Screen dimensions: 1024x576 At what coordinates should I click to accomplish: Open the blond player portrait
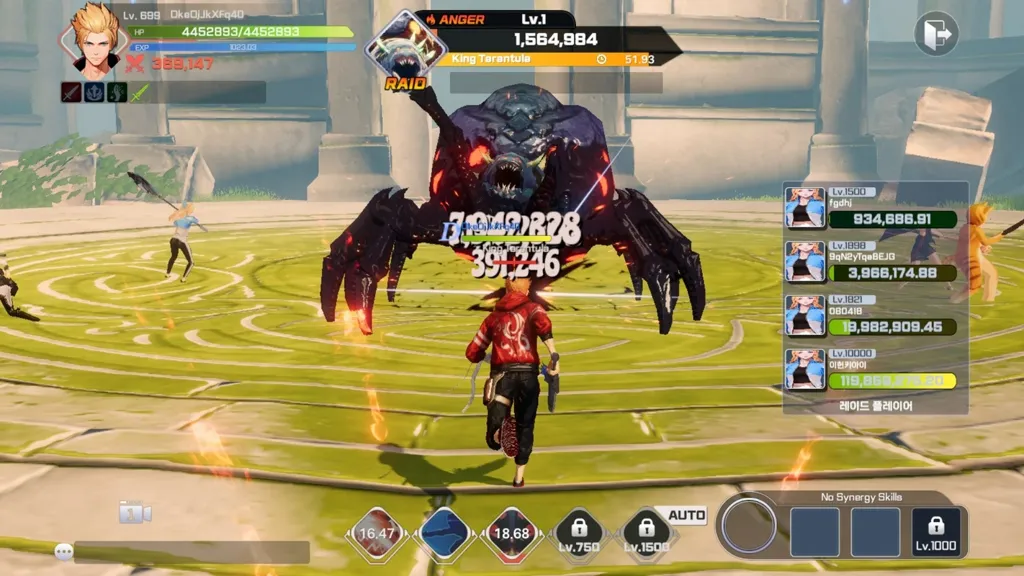click(93, 40)
